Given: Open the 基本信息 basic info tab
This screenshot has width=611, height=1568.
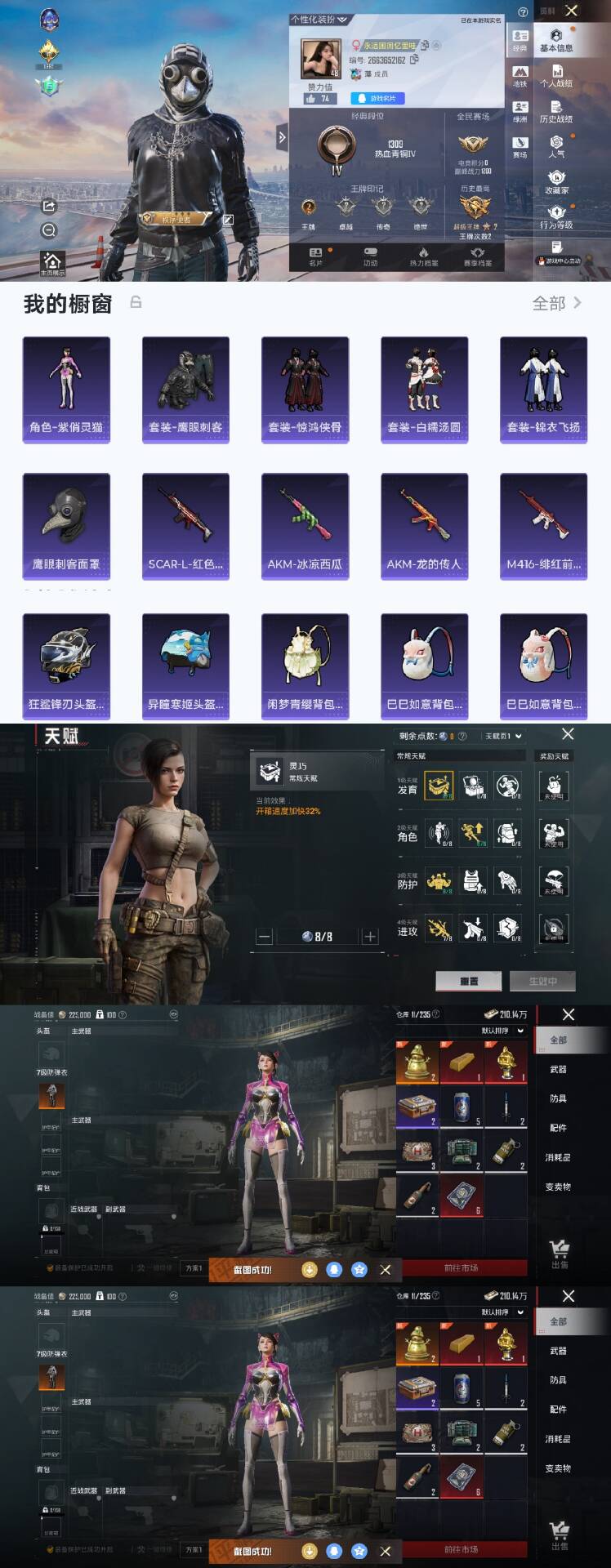Looking at the screenshot, I should coord(556,40).
